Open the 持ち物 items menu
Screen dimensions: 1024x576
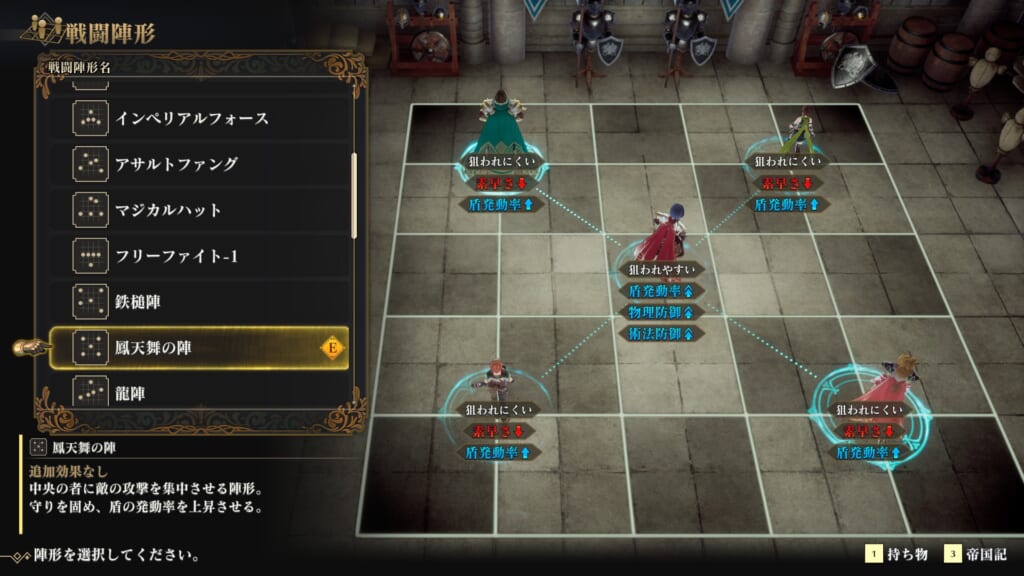click(898, 554)
